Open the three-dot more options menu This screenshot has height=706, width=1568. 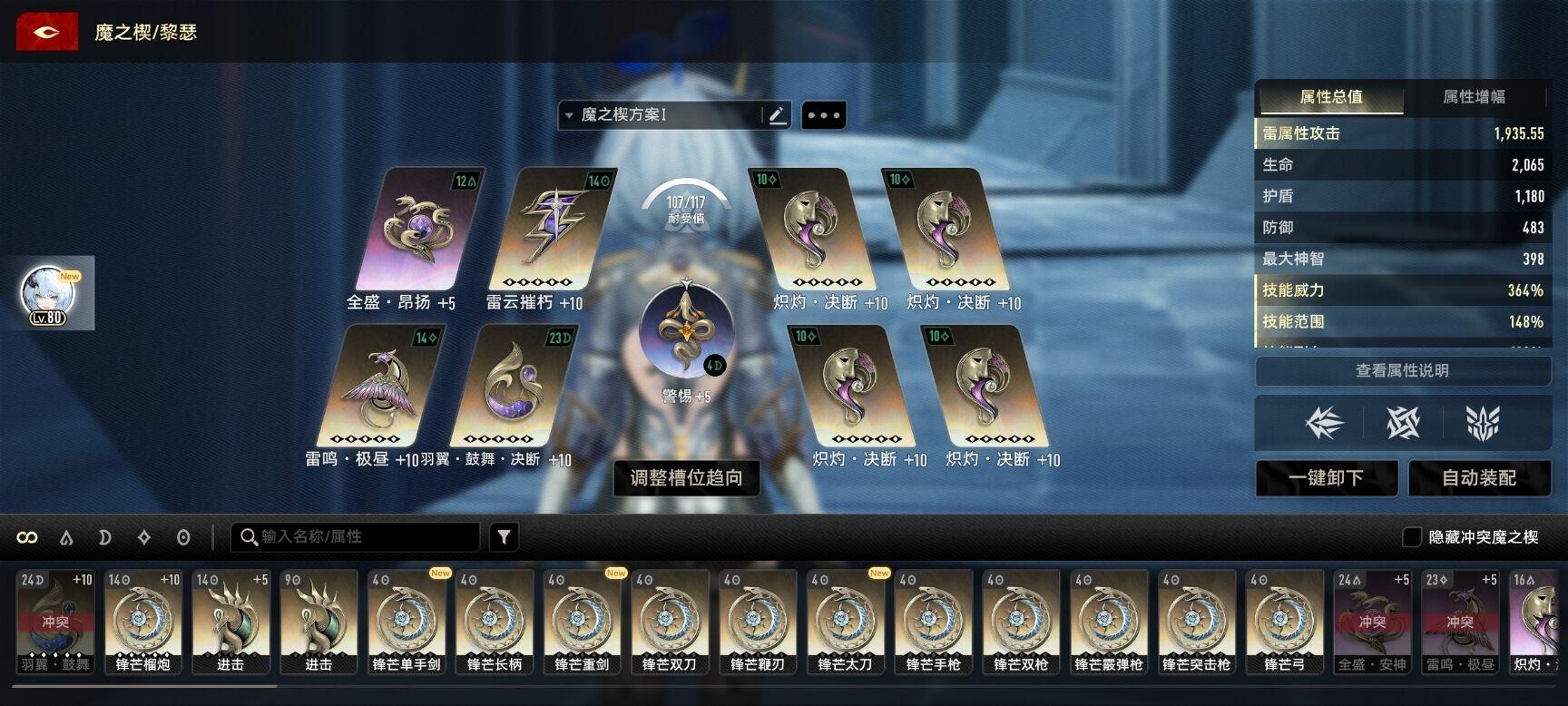click(823, 115)
